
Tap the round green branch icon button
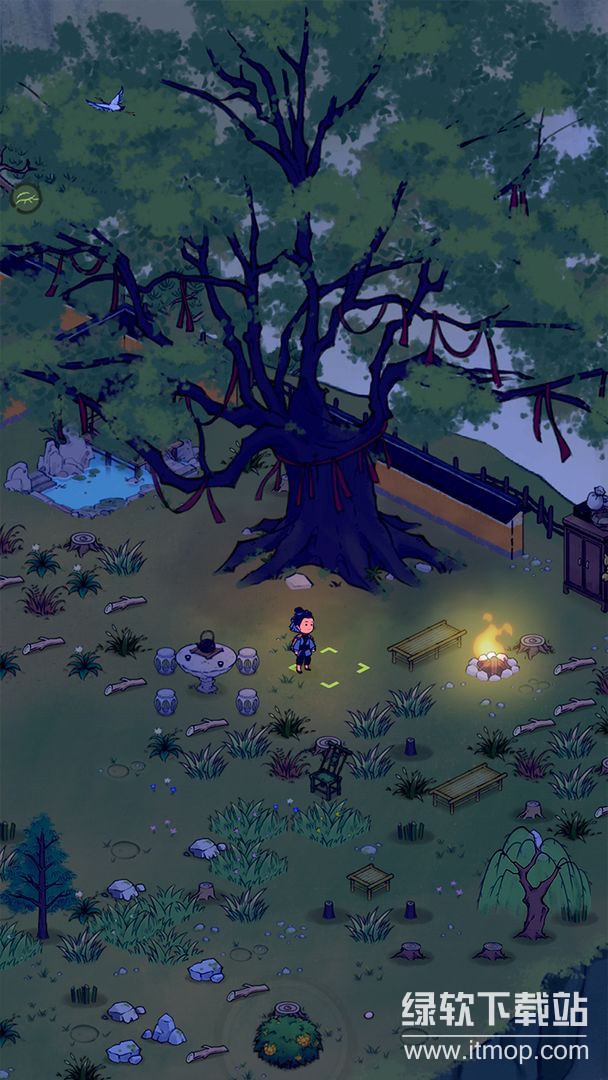pos(26,198)
